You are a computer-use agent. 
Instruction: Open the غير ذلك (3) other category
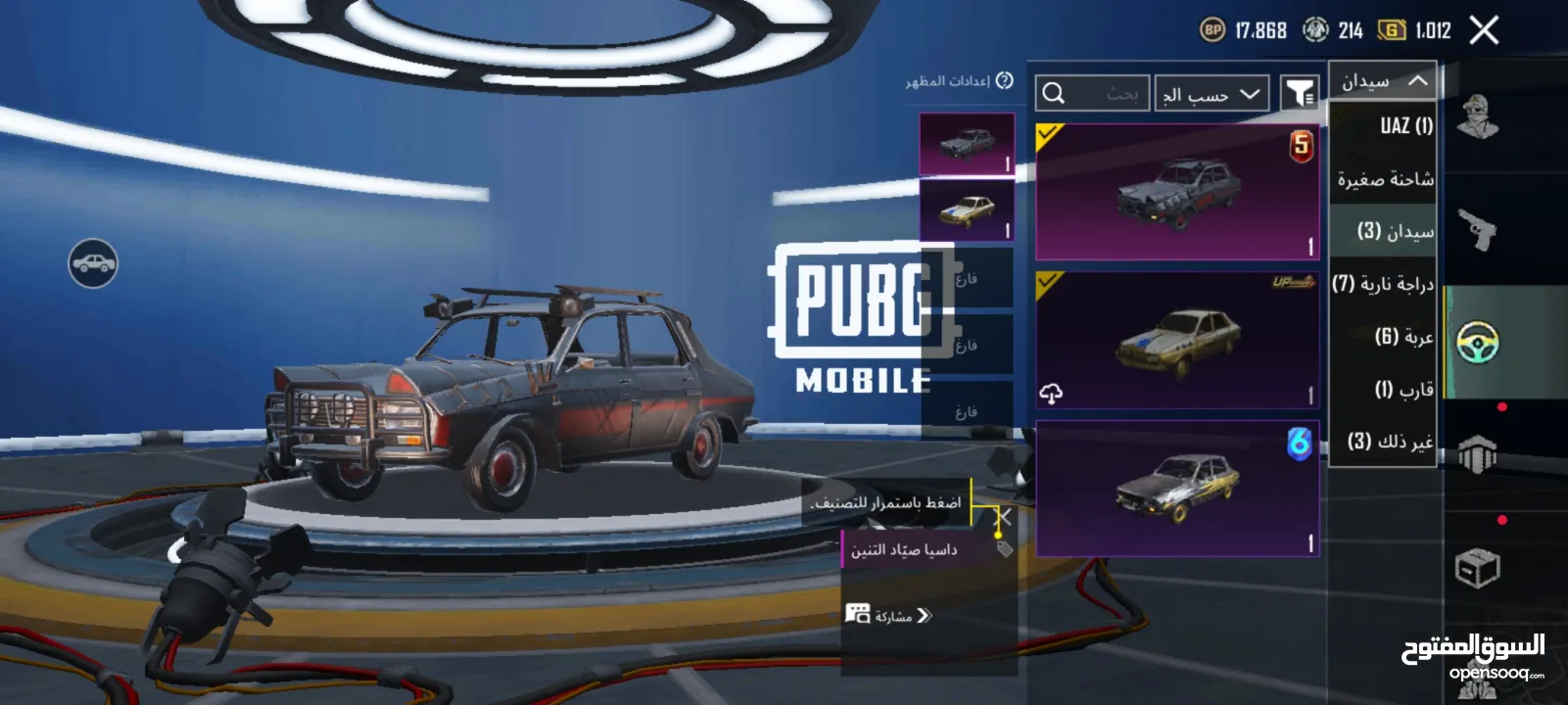(x=1390, y=442)
